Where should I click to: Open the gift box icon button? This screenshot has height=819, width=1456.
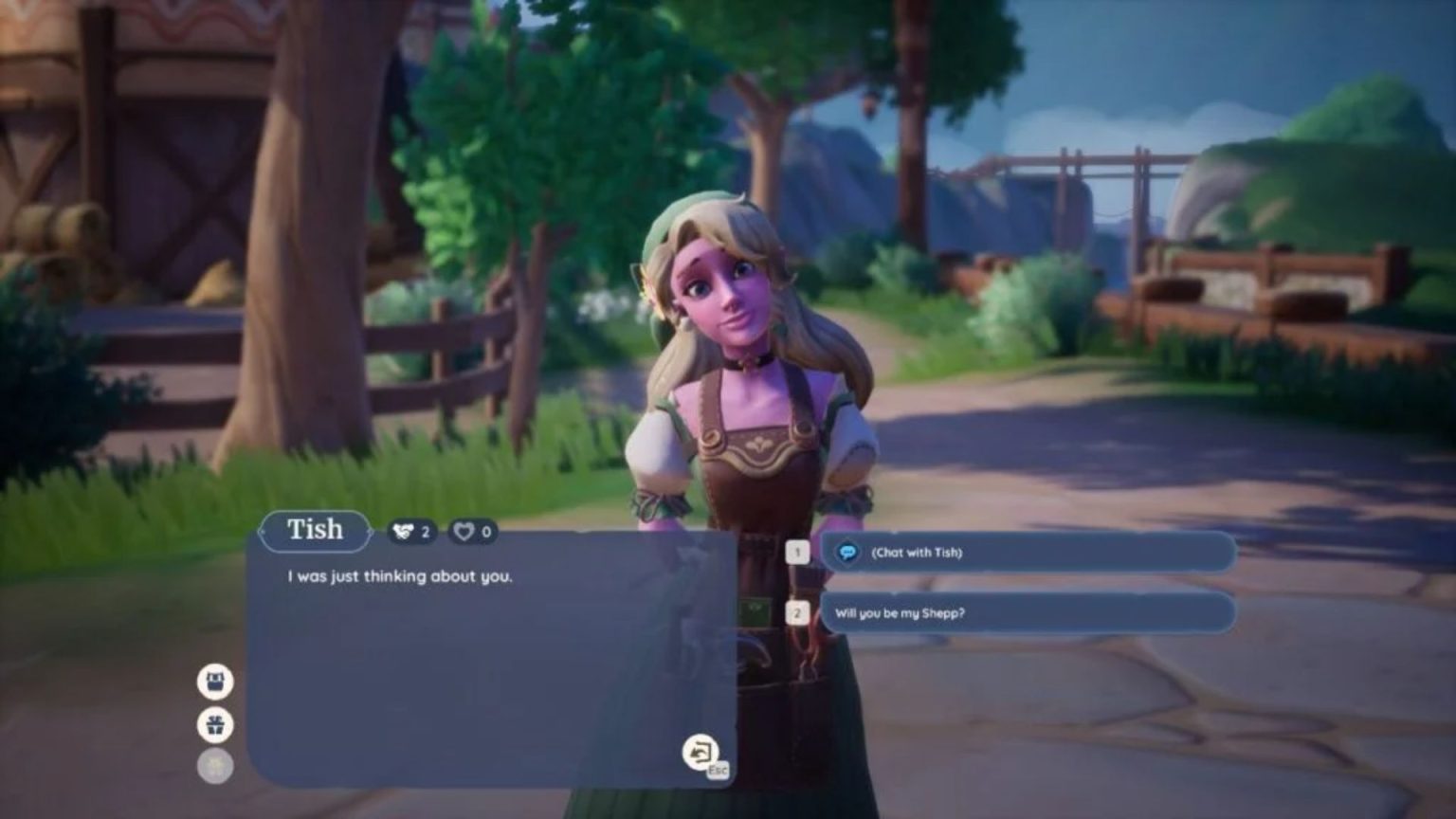[215, 725]
